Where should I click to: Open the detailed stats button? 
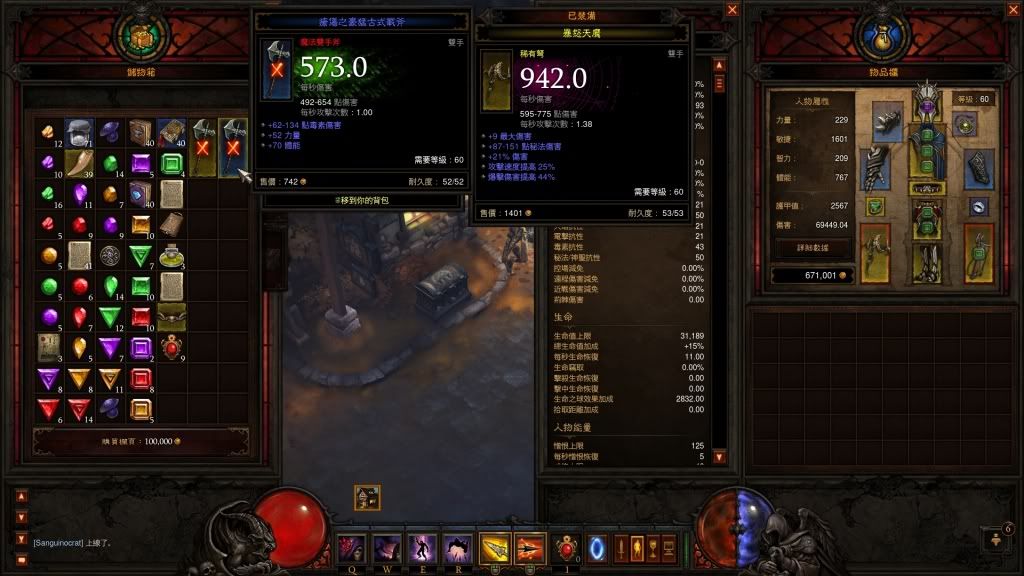click(x=812, y=246)
